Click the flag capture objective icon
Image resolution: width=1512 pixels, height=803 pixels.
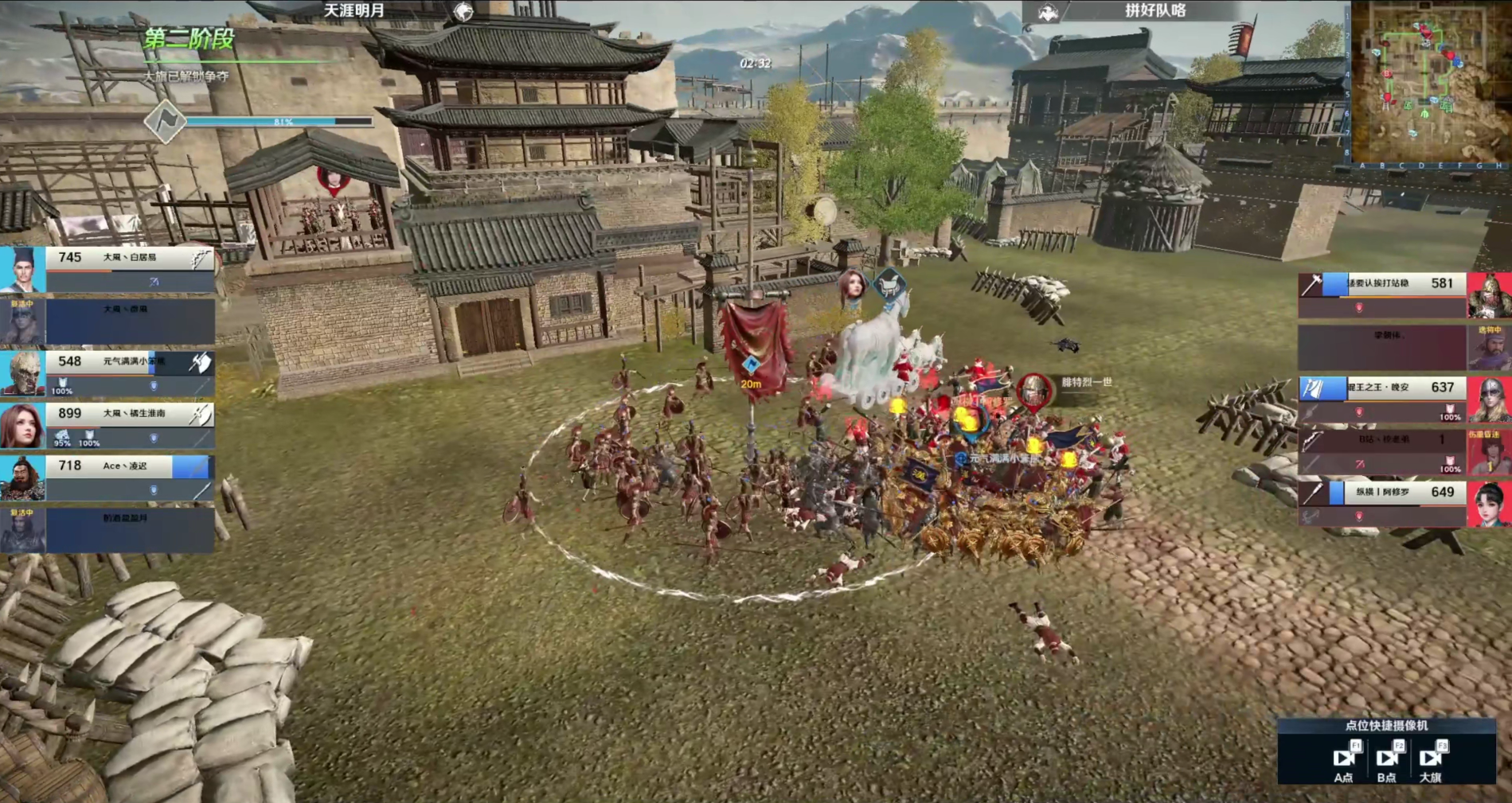pos(165,121)
